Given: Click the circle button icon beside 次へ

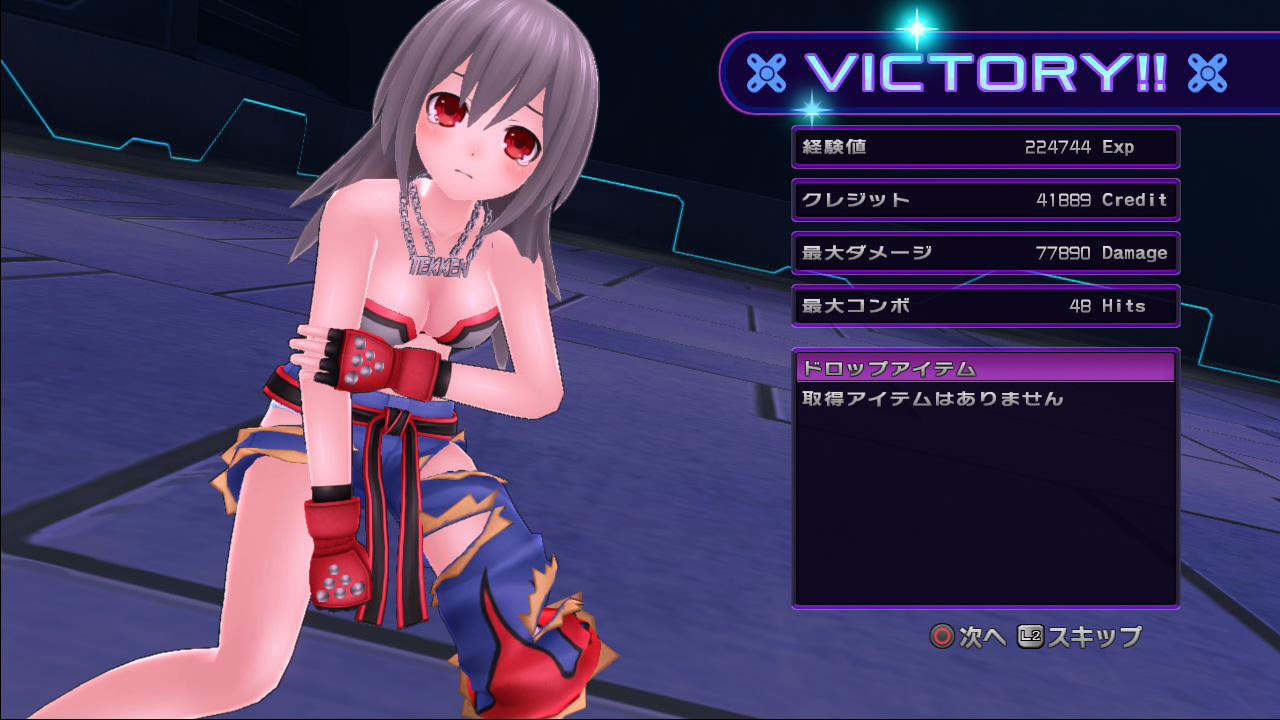Looking at the screenshot, I should 940,637.
